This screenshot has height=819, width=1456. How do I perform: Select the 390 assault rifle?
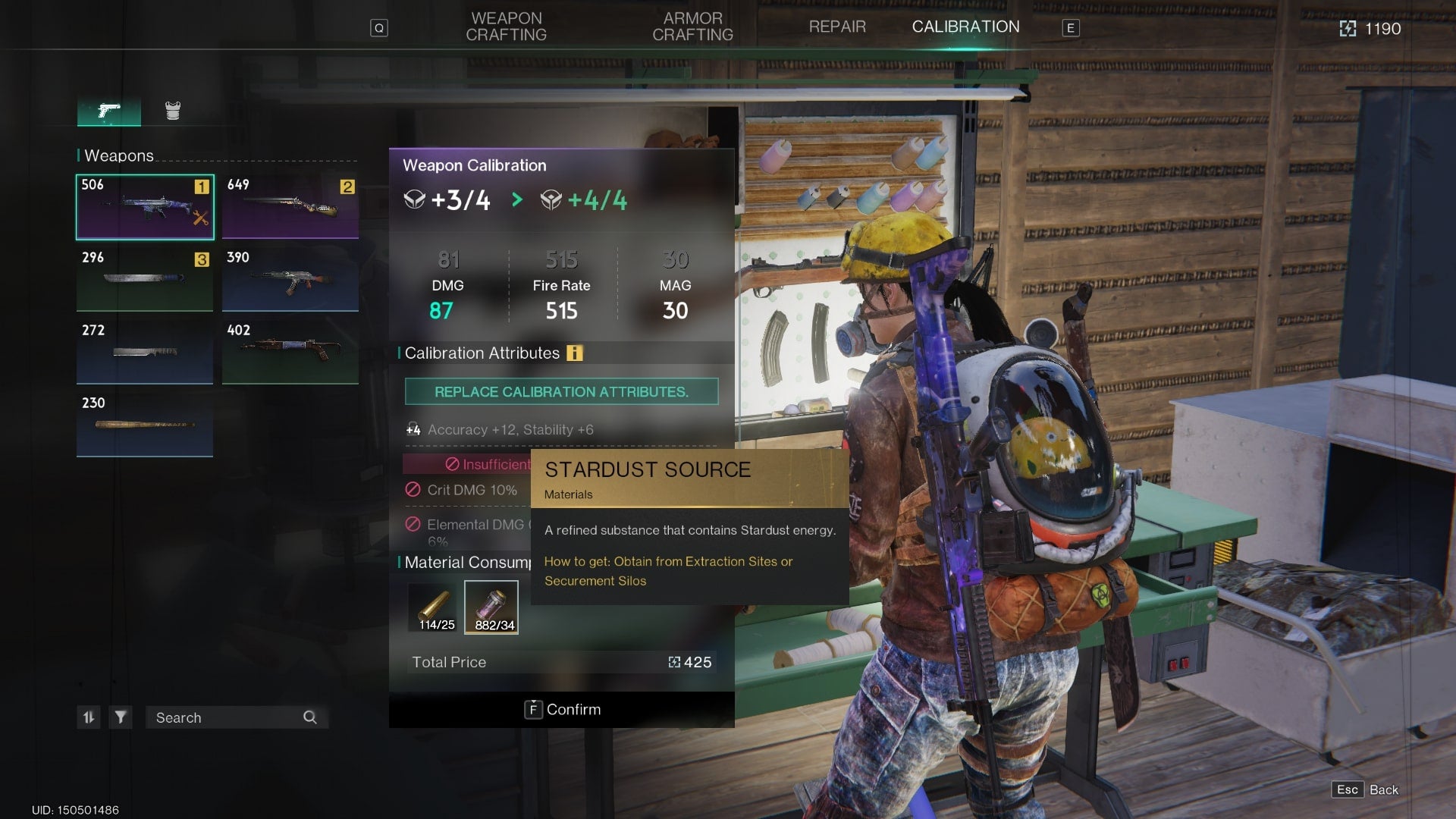[x=290, y=280]
